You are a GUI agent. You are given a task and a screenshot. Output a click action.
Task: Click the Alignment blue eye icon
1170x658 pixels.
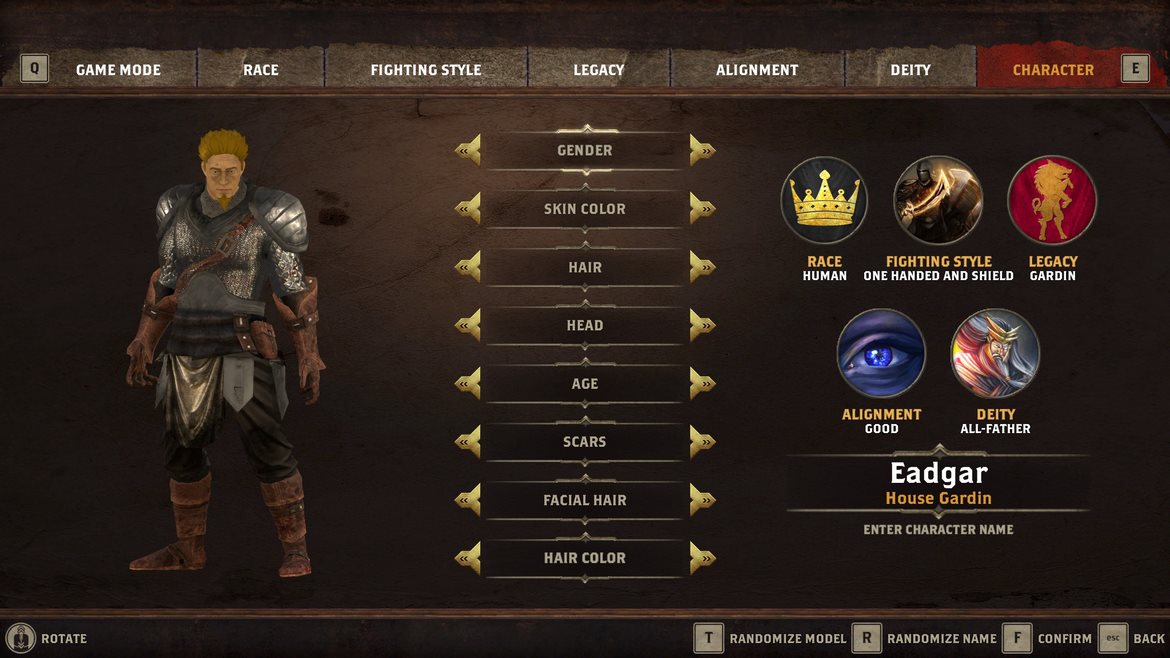point(881,353)
